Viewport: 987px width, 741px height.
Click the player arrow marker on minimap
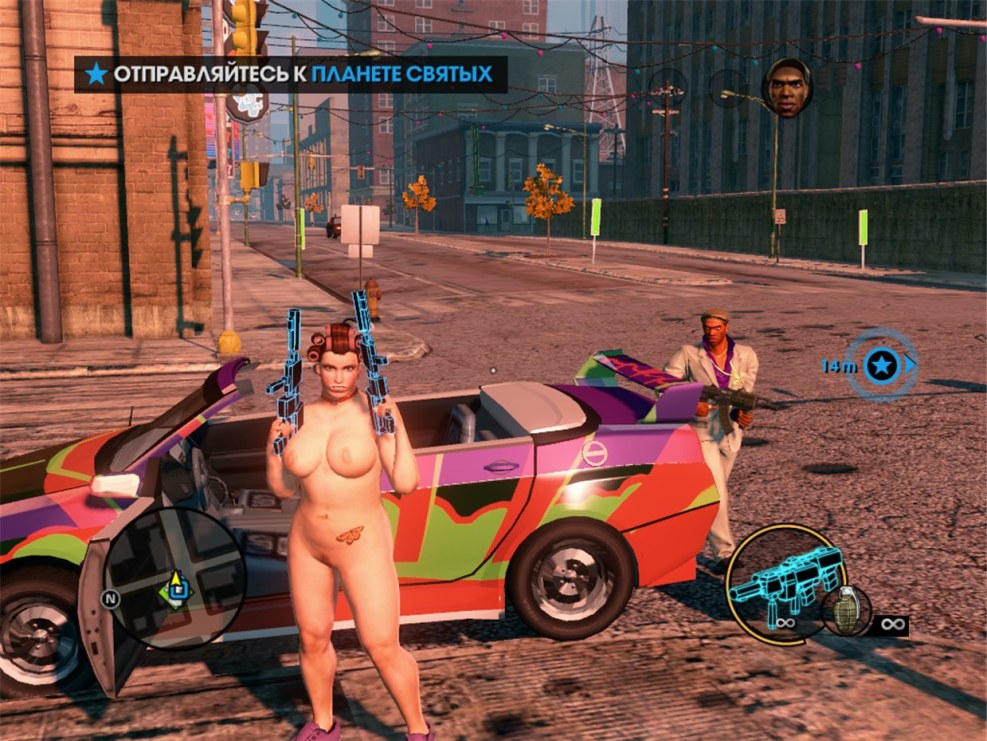pyautogui.click(x=176, y=580)
